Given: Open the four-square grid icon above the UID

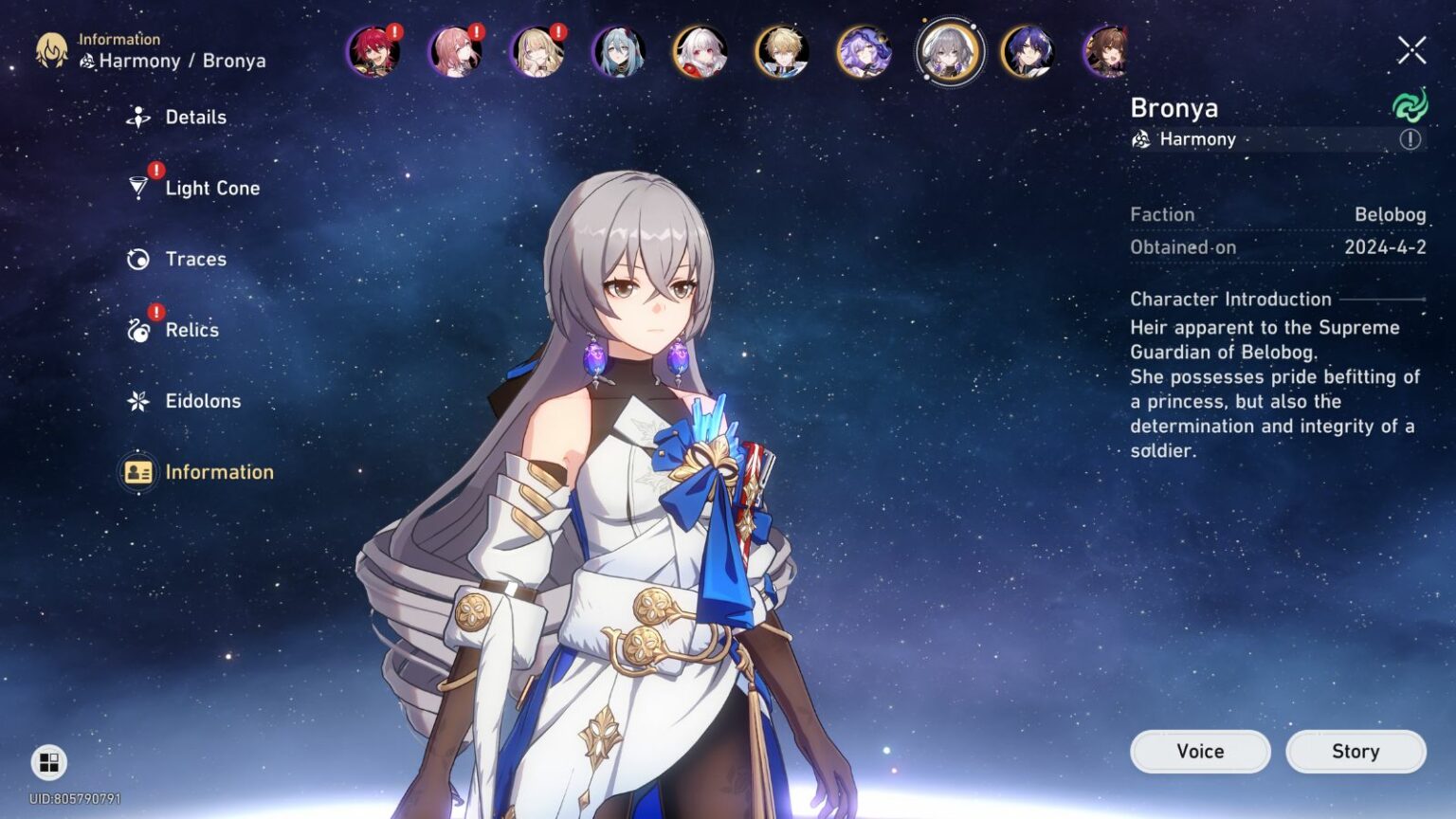Looking at the screenshot, I should point(49,762).
